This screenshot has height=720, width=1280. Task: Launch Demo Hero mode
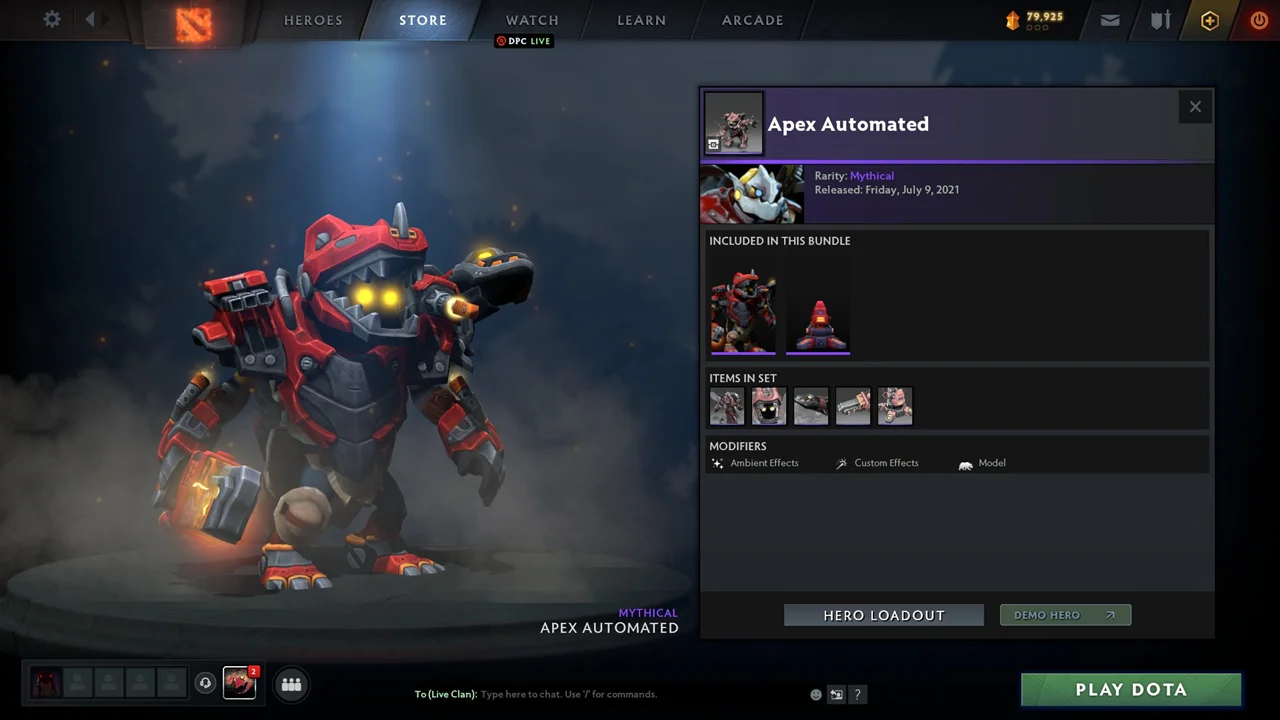point(1065,615)
